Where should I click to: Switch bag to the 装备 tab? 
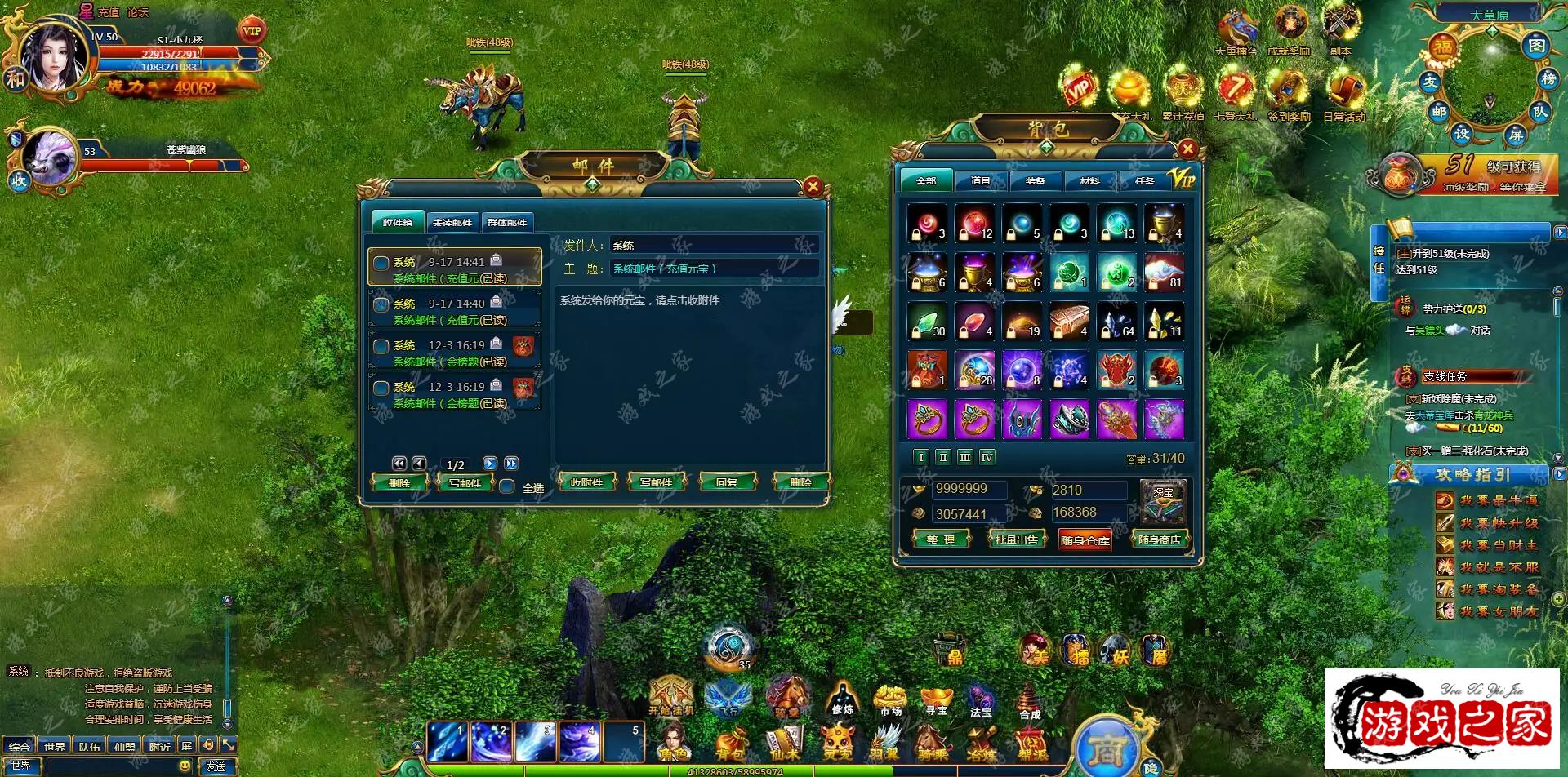1035,180
